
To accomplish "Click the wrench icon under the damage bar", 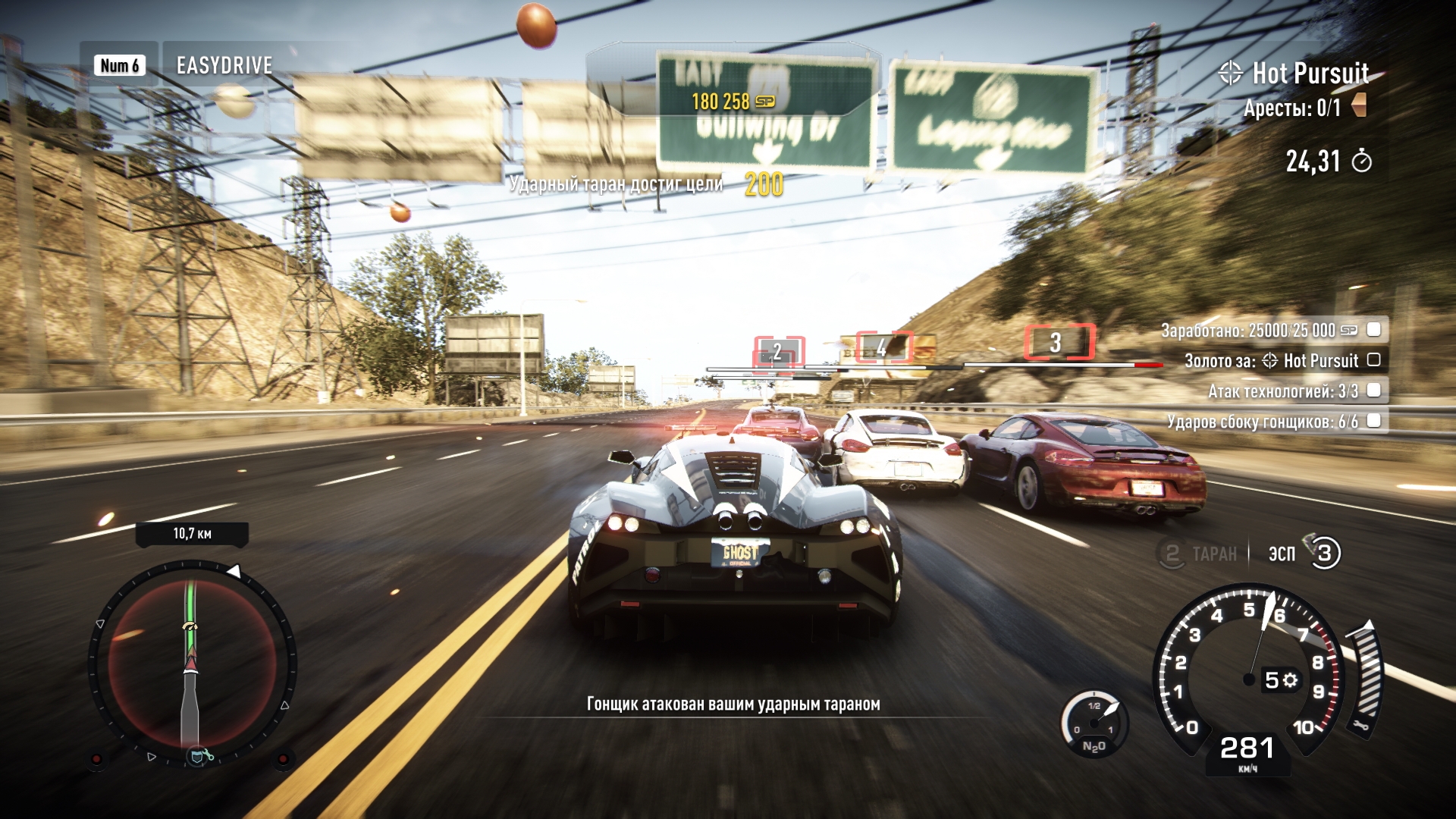I will [x=1362, y=724].
